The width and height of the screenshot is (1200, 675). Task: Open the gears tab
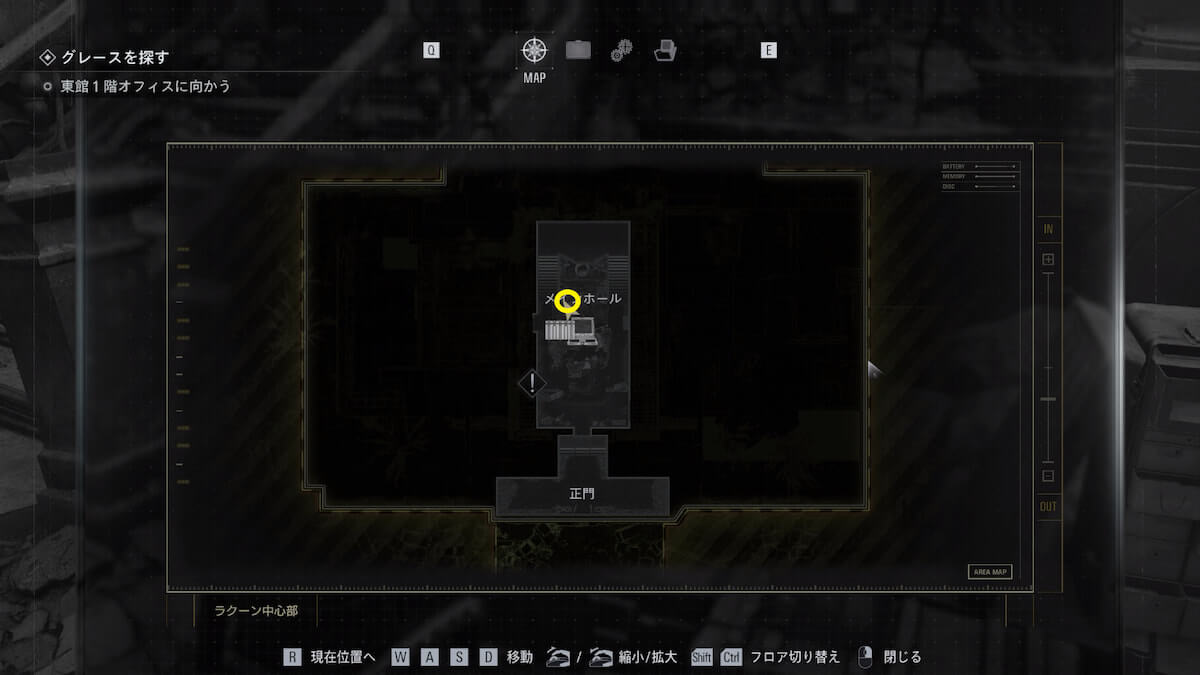[x=621, y=50]
